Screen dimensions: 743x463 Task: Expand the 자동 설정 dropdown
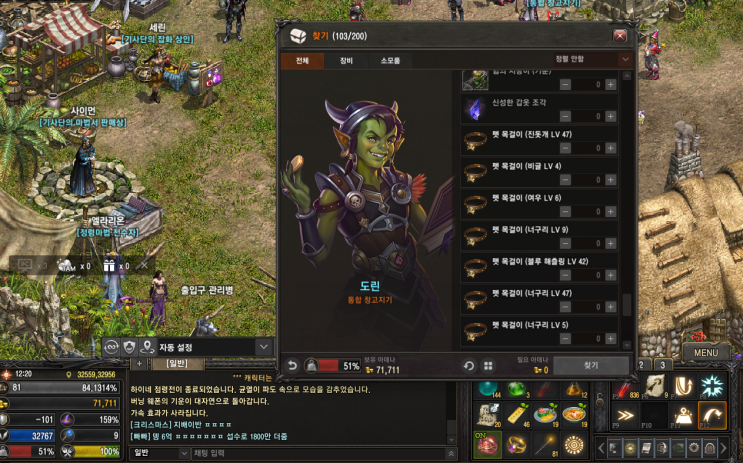(x=264, y=347)
